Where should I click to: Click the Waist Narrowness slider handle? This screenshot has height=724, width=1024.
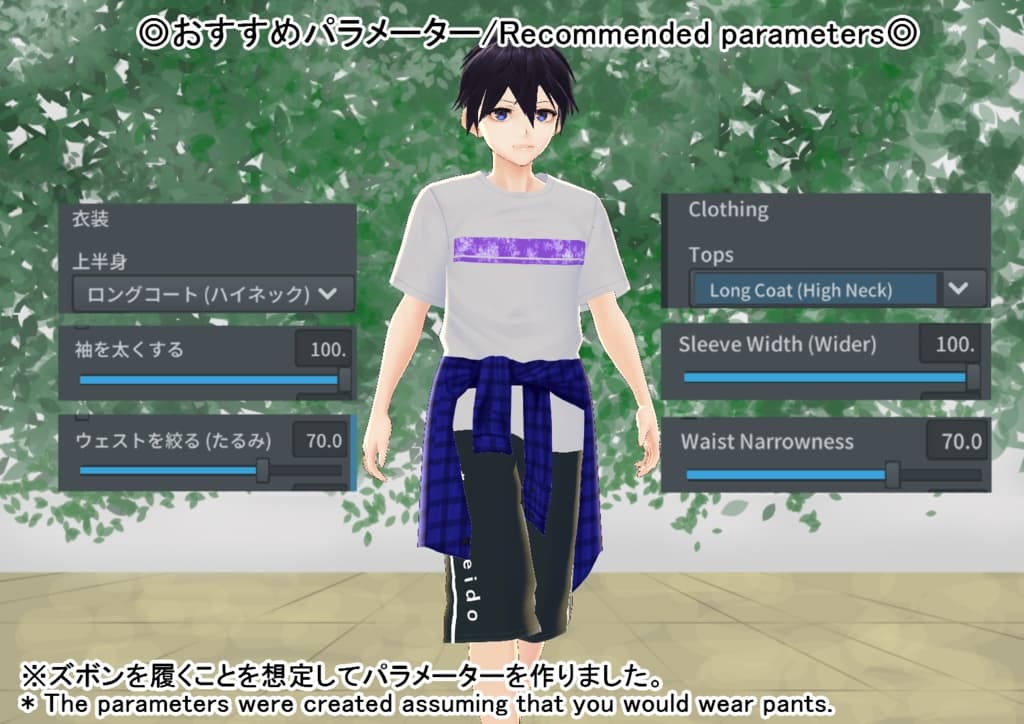pos(892,475)
